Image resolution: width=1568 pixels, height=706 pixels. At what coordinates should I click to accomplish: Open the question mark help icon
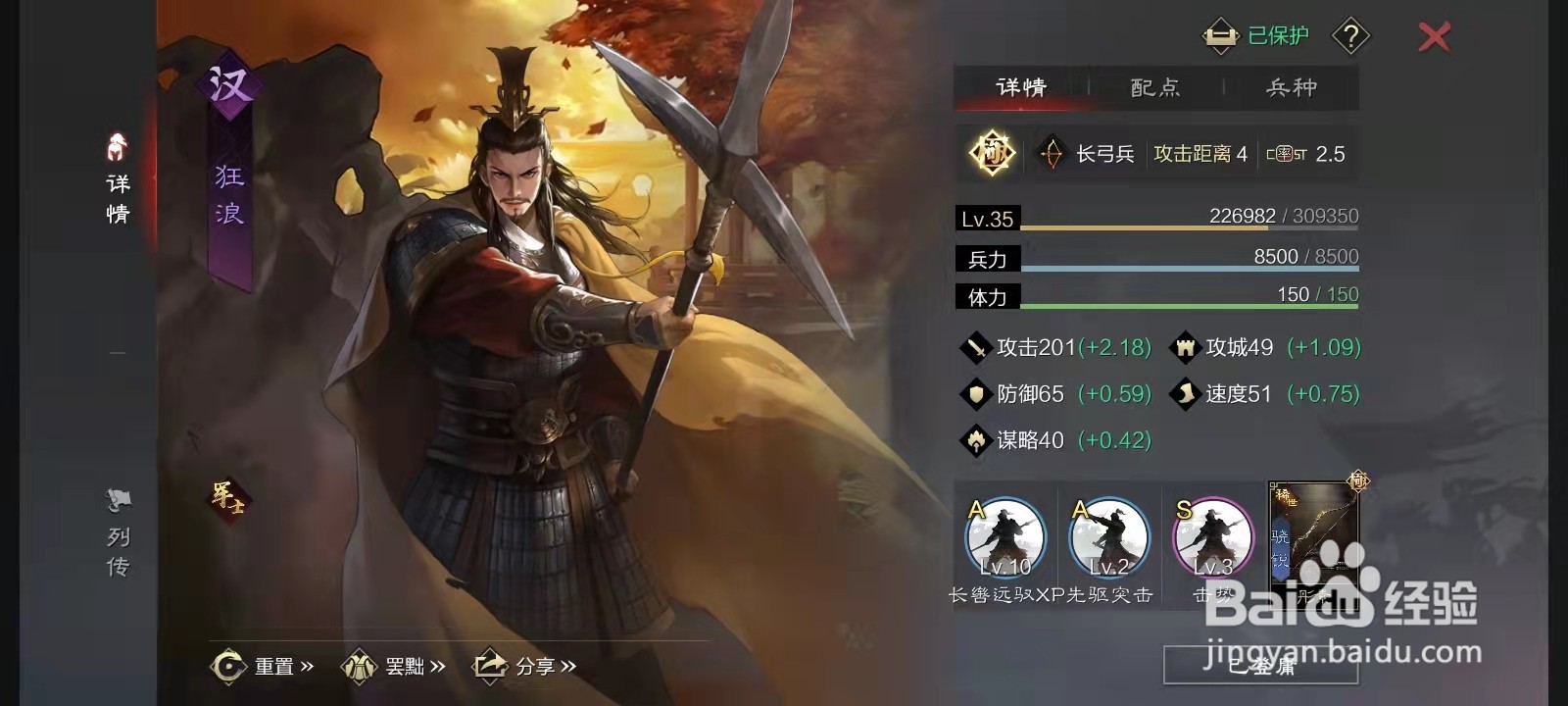1349,37
